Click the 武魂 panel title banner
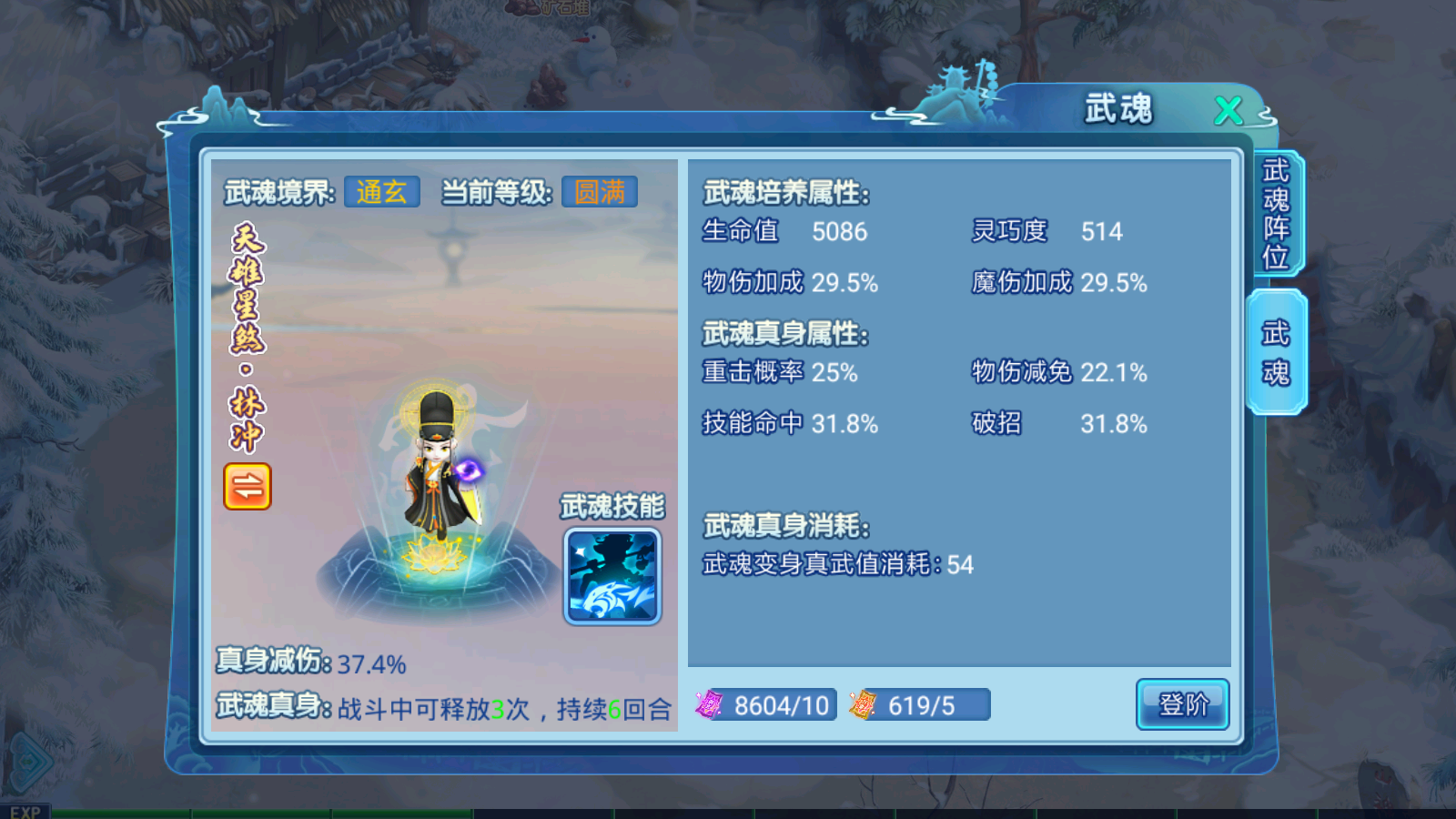1456x819 pixels. [1116, 106]
